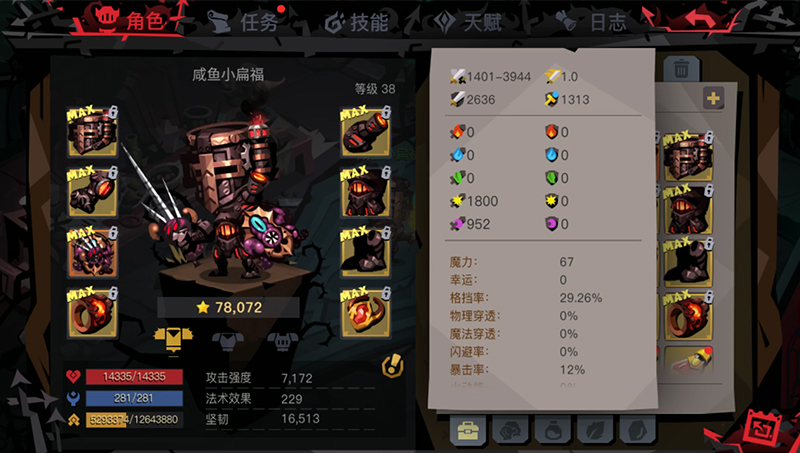
Task: Open the 日志 journal tab
Action: (x=596, y=21)
